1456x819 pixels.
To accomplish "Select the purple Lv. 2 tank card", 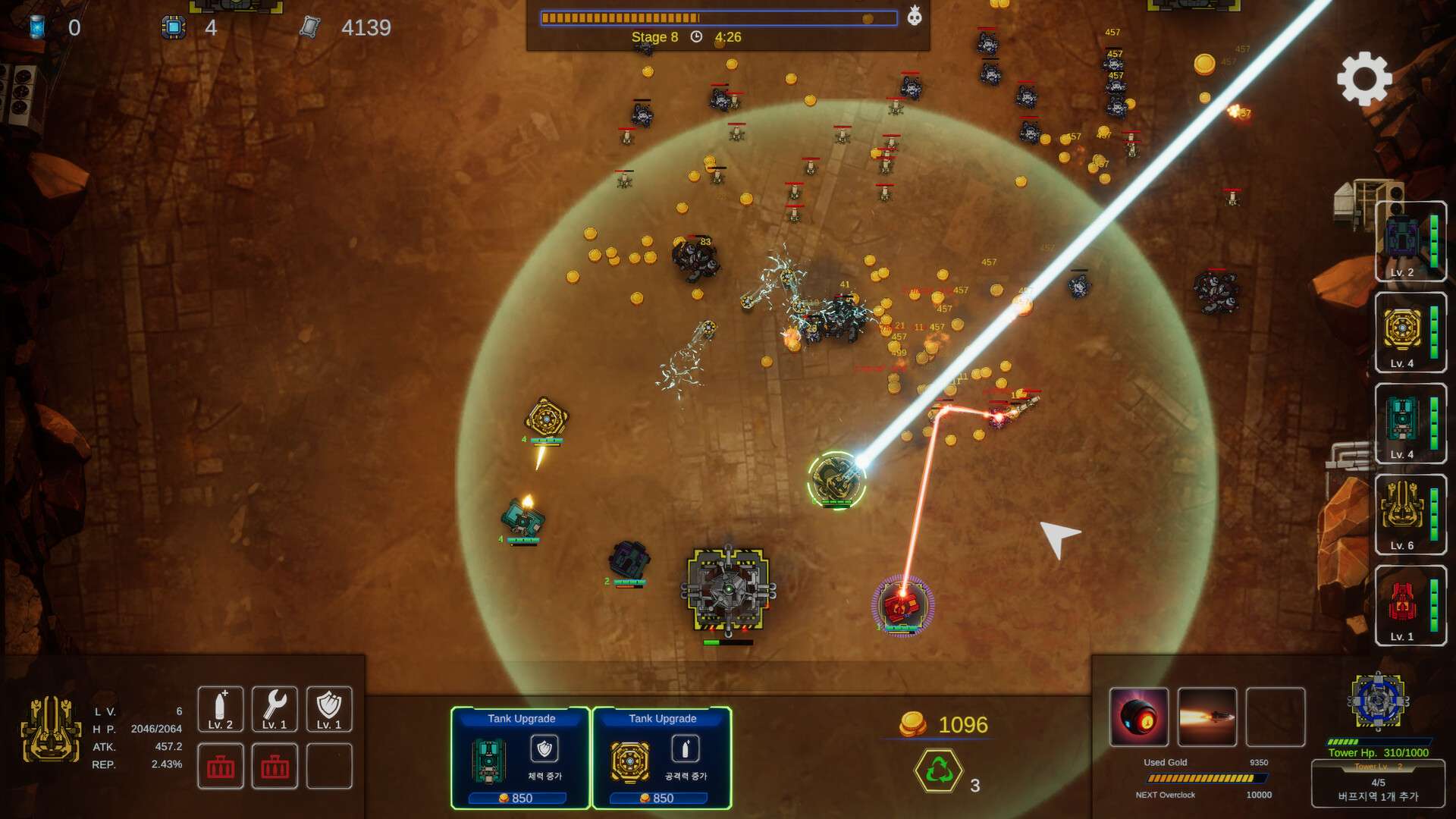I will click(x=1410, y=241).
